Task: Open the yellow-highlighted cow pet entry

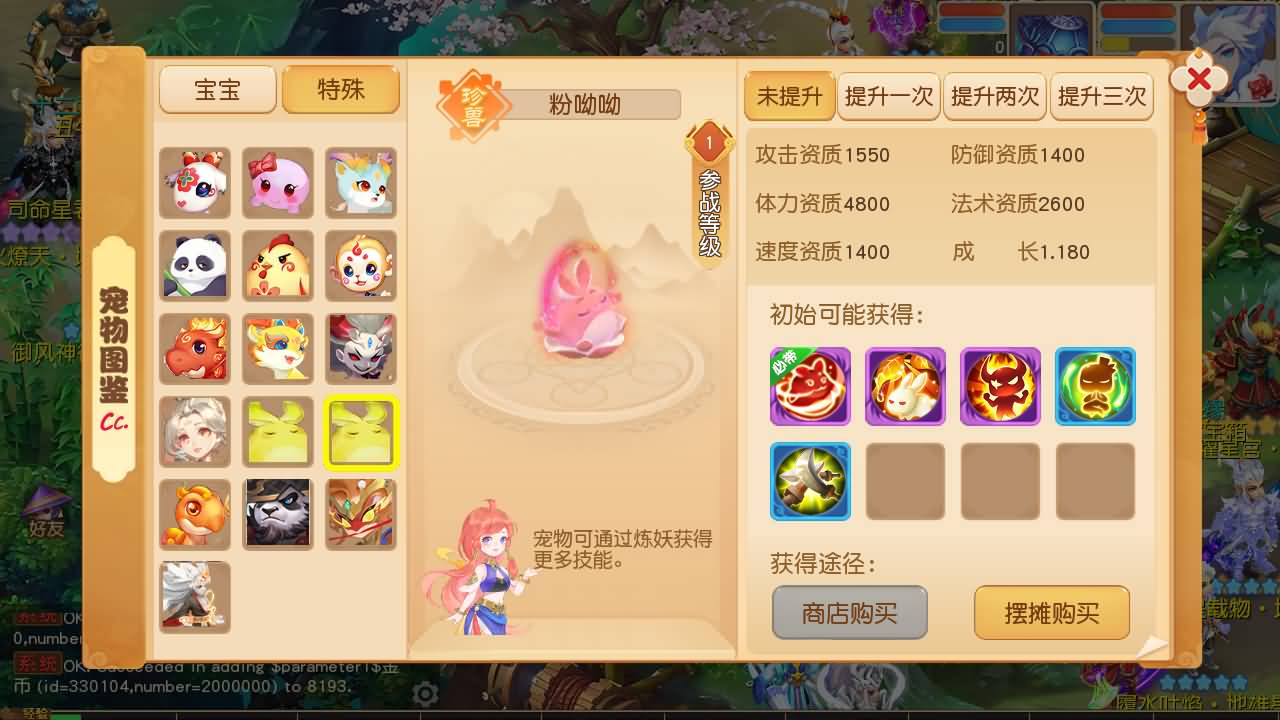Action: 361,431
